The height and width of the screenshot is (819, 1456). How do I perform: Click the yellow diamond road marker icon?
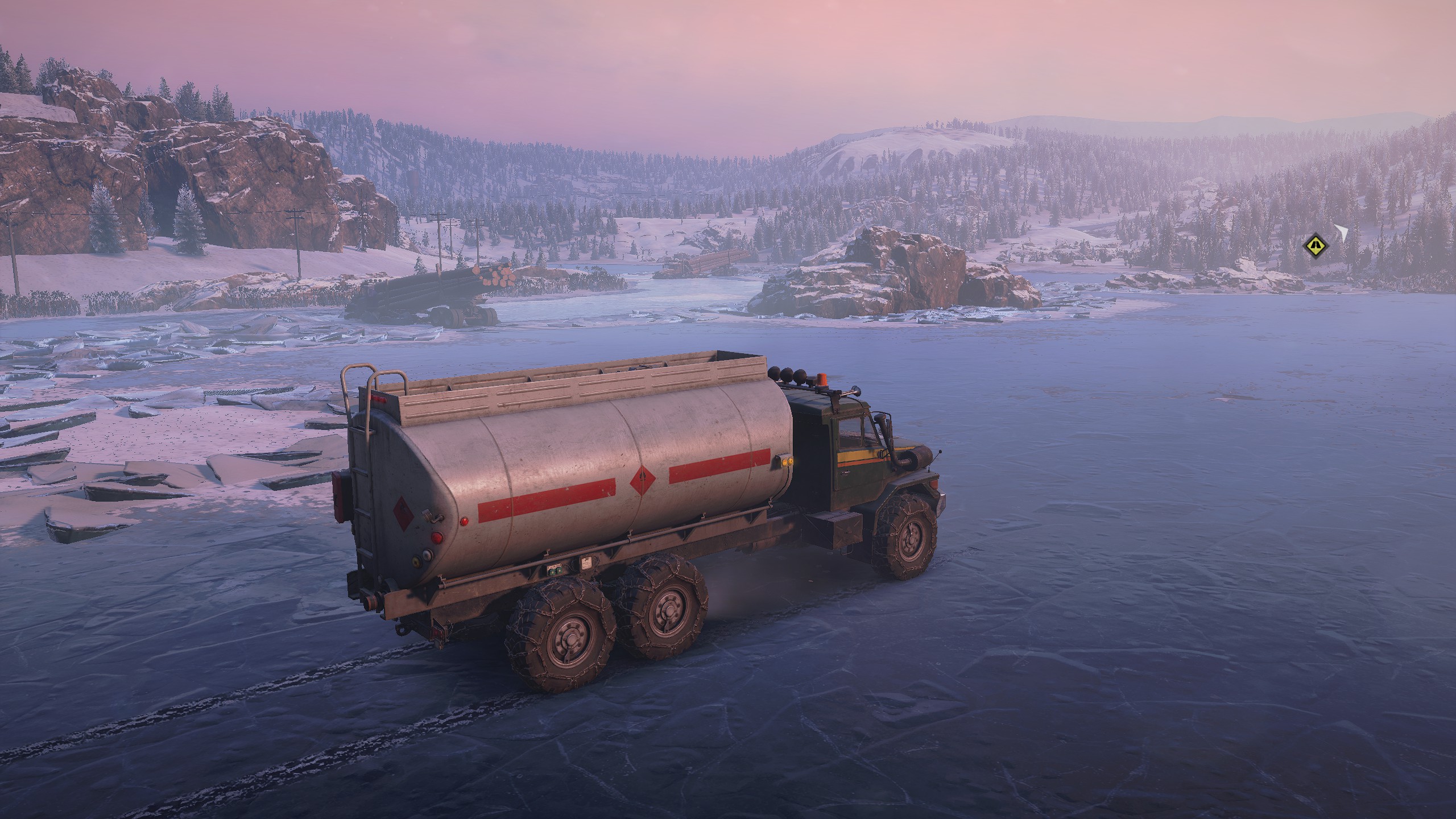(1314, 246)
